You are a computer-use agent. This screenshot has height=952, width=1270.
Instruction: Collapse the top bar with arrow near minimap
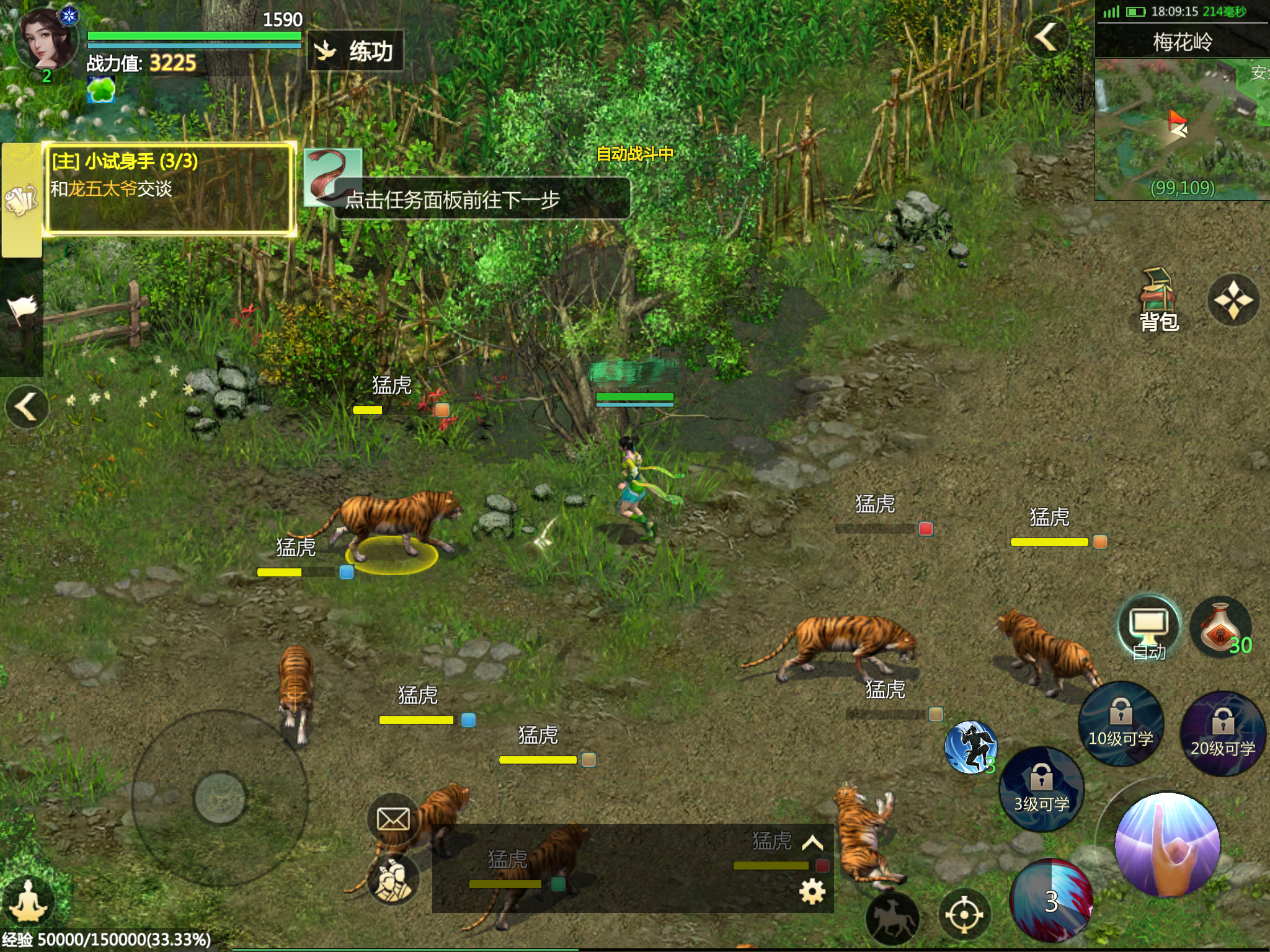(1047, 37)
